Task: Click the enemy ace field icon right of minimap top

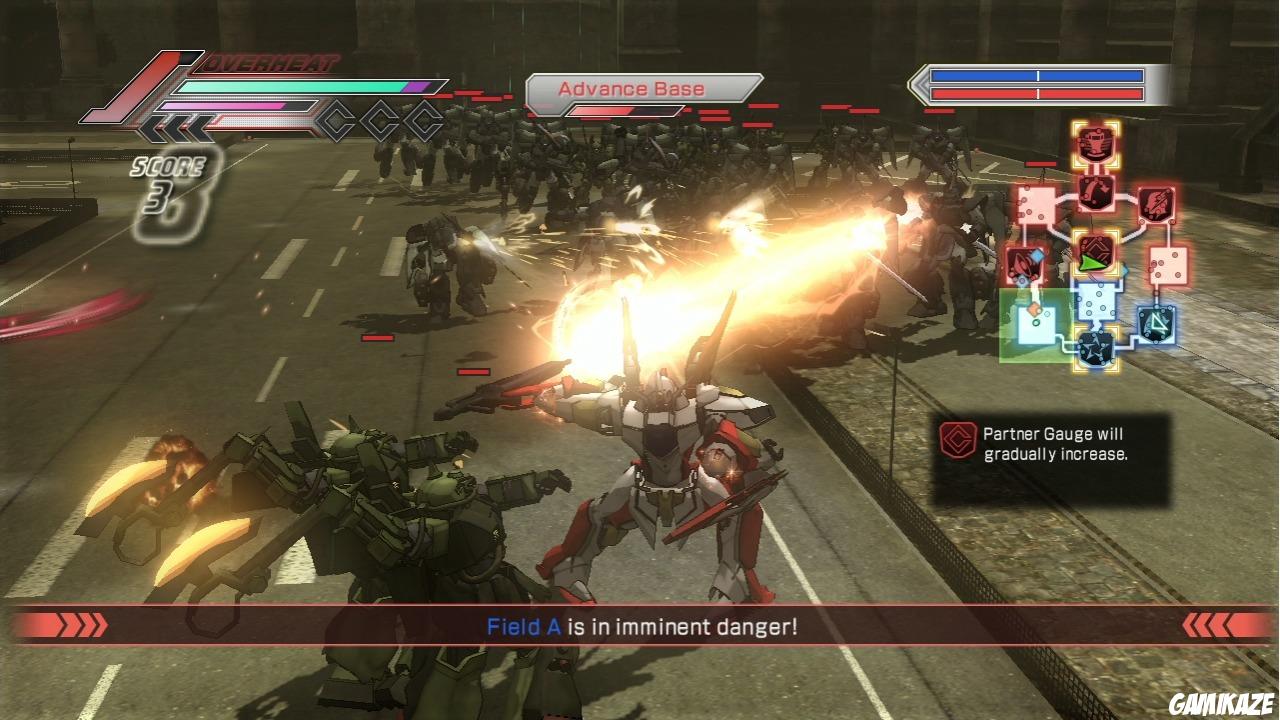Action: (1155, 204)
